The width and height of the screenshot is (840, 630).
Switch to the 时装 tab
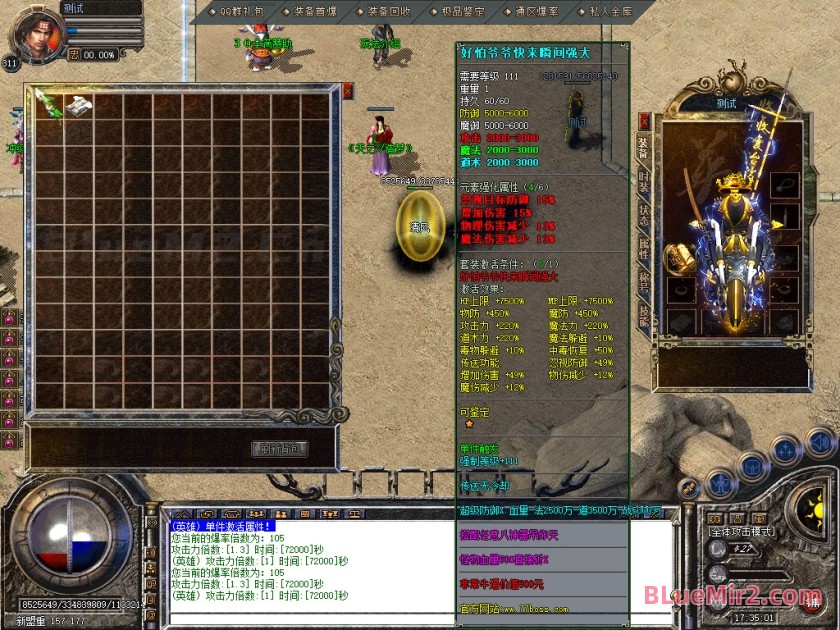(x=644, y=184)
